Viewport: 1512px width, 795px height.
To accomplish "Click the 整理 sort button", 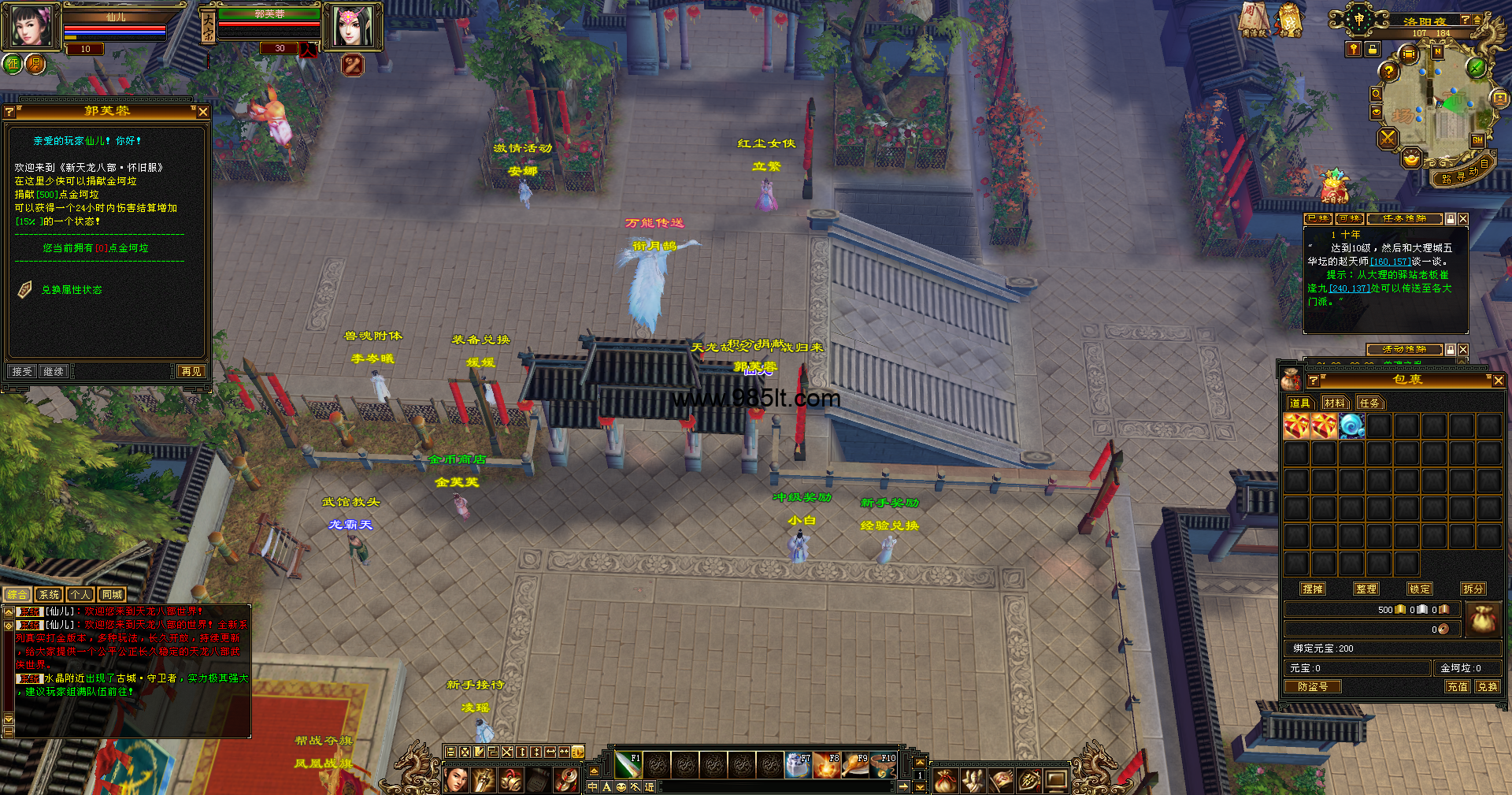I will [1366, 589].
